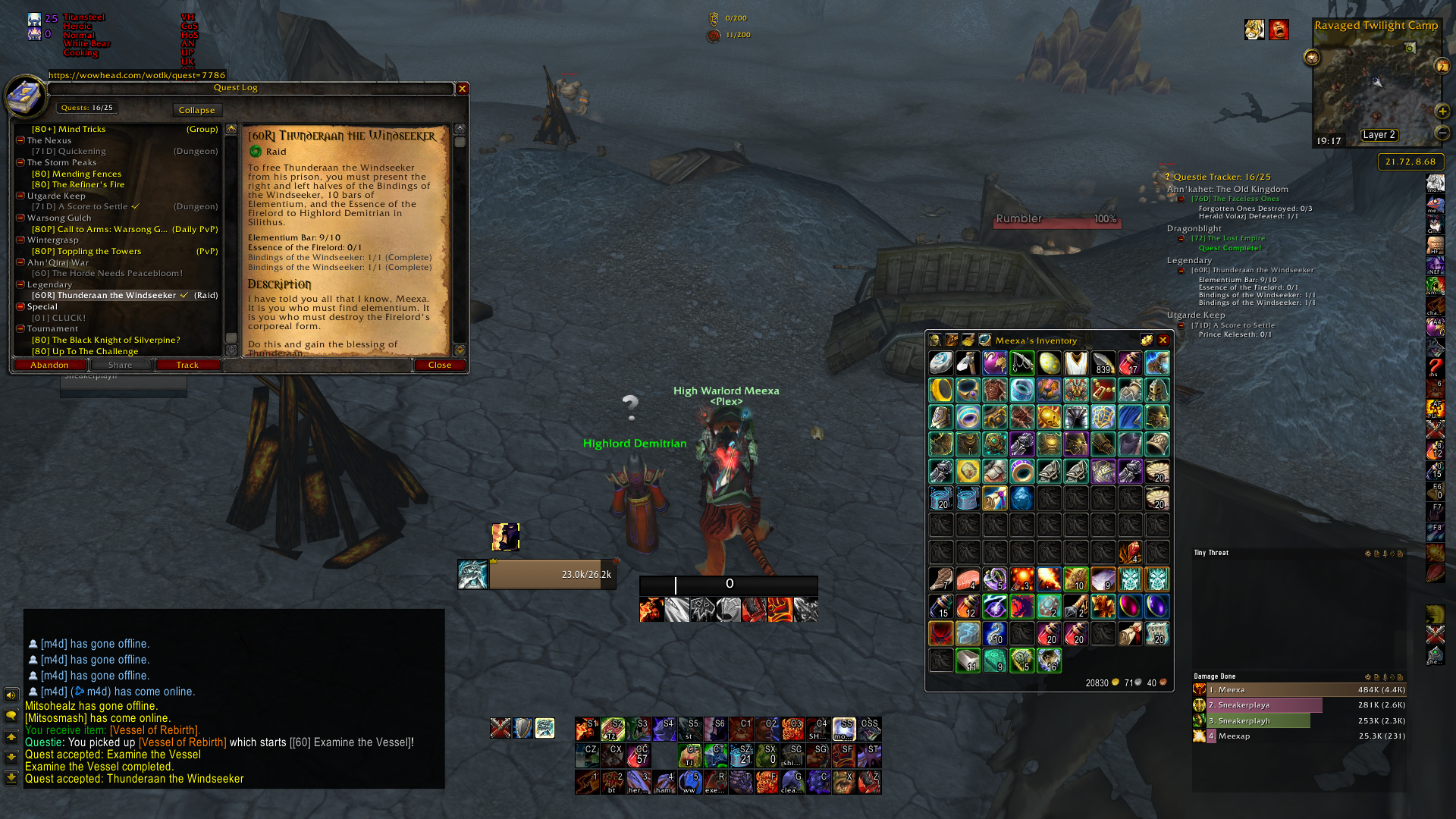Close the Quest Log window

click(462, 89)
